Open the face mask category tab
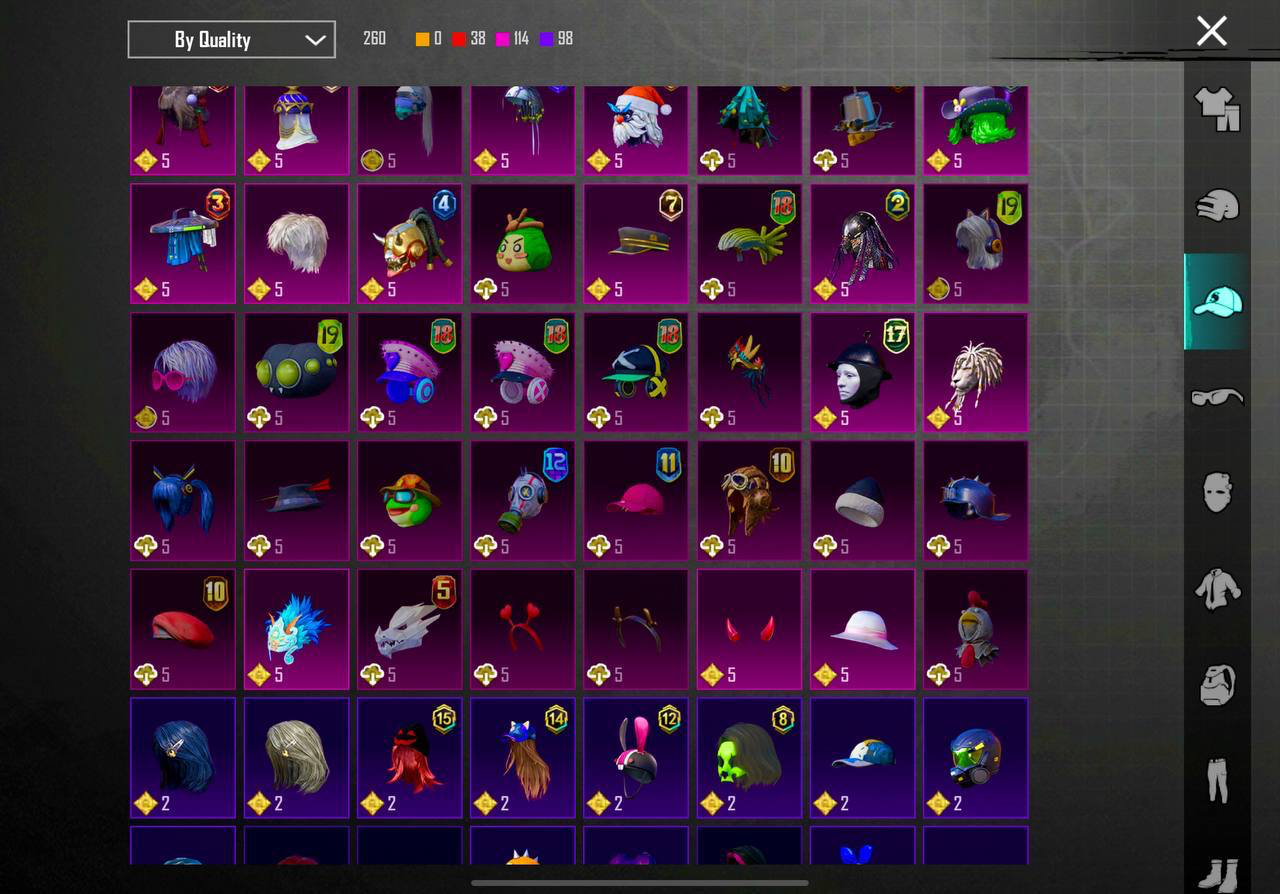 click(x=1217, y=492)
